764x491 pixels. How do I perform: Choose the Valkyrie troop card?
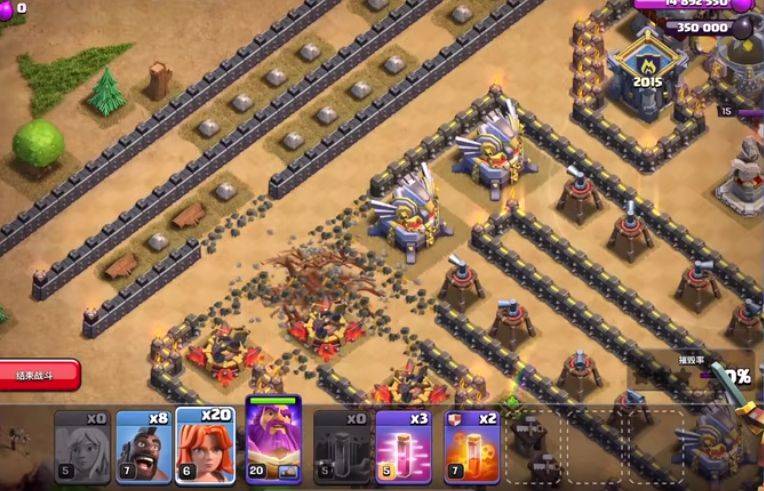(x=205, y=446)
